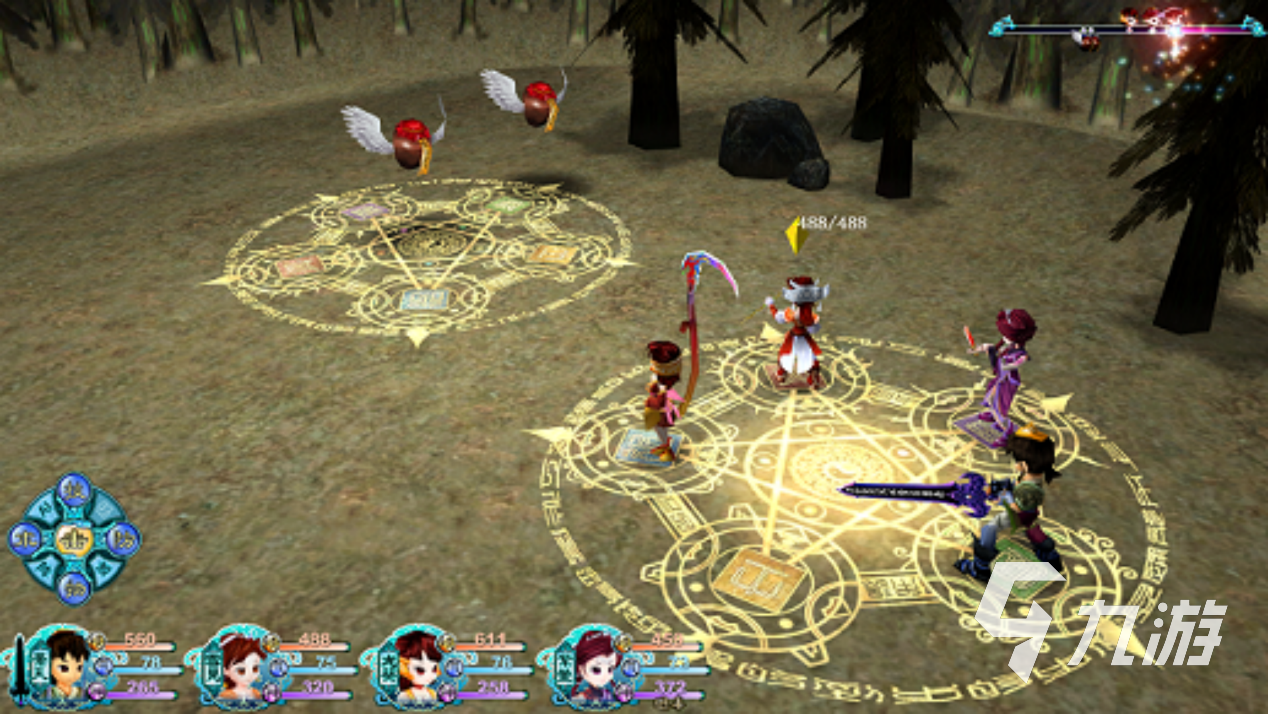
Task: Choose the 技 skill command orb
Action: [75, 490]
